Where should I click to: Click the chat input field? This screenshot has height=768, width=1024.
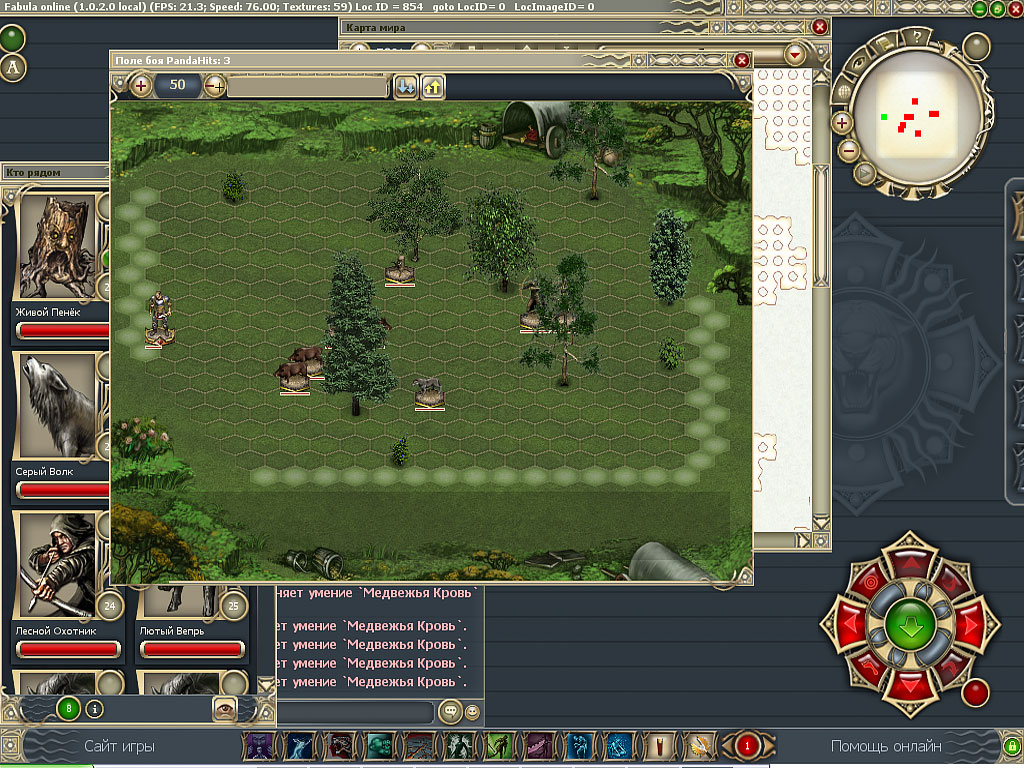355,712
